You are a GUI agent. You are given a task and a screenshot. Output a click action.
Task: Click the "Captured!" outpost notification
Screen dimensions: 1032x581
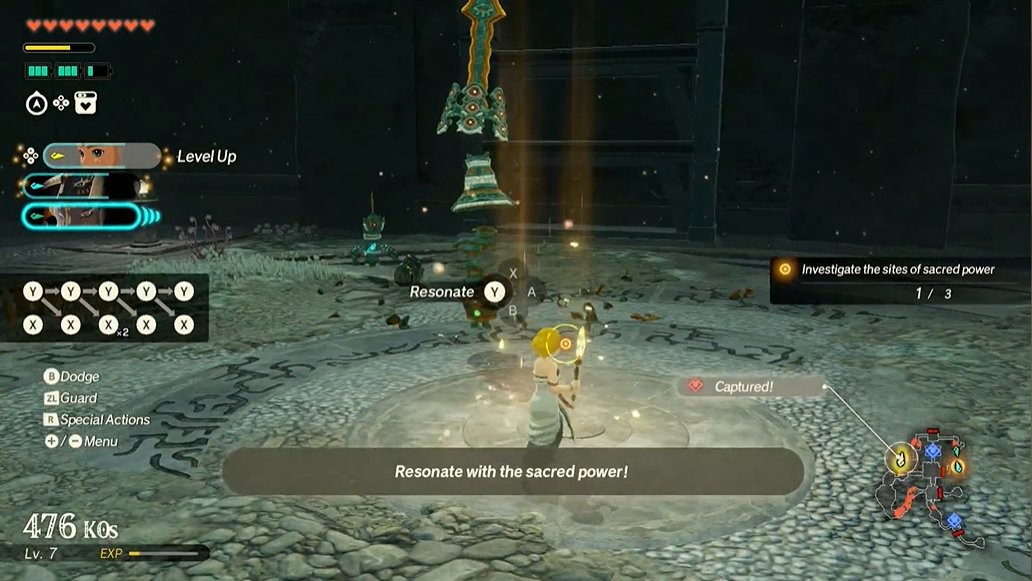click(751, 386)
